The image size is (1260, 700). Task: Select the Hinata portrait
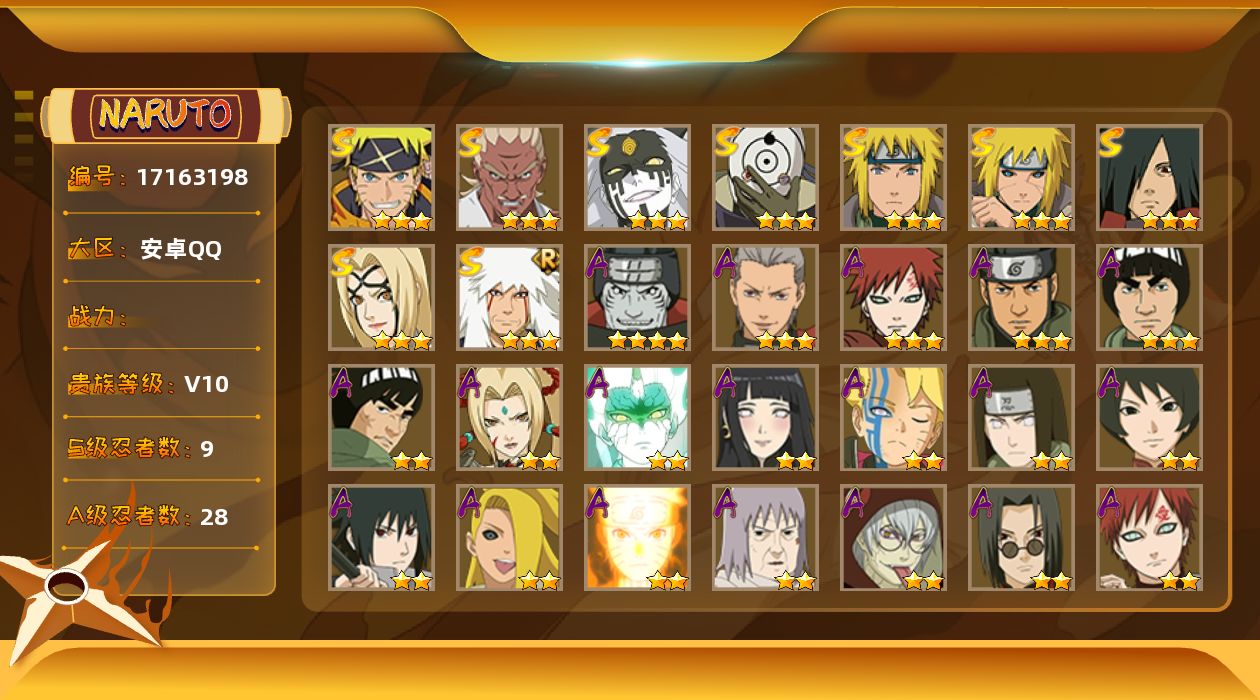[765, 418]
